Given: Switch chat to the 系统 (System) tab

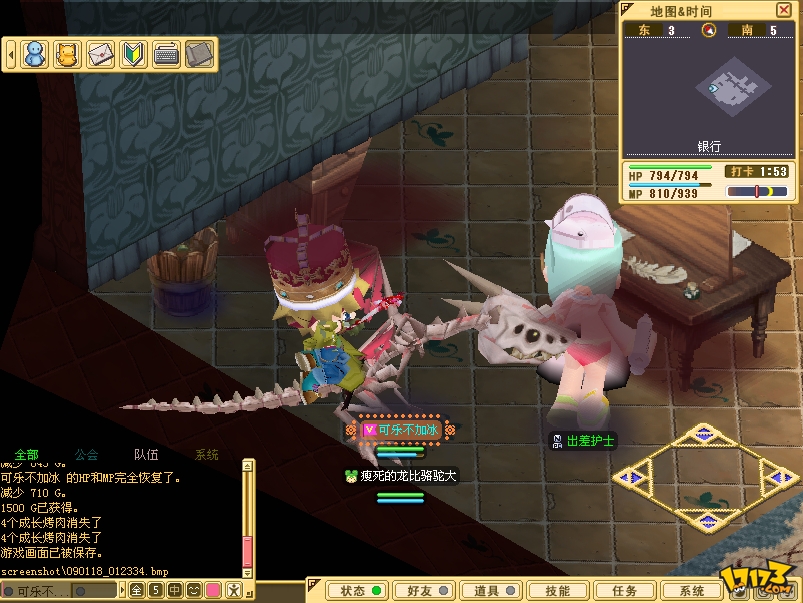Looking at the screenshot, I should 206,455.
